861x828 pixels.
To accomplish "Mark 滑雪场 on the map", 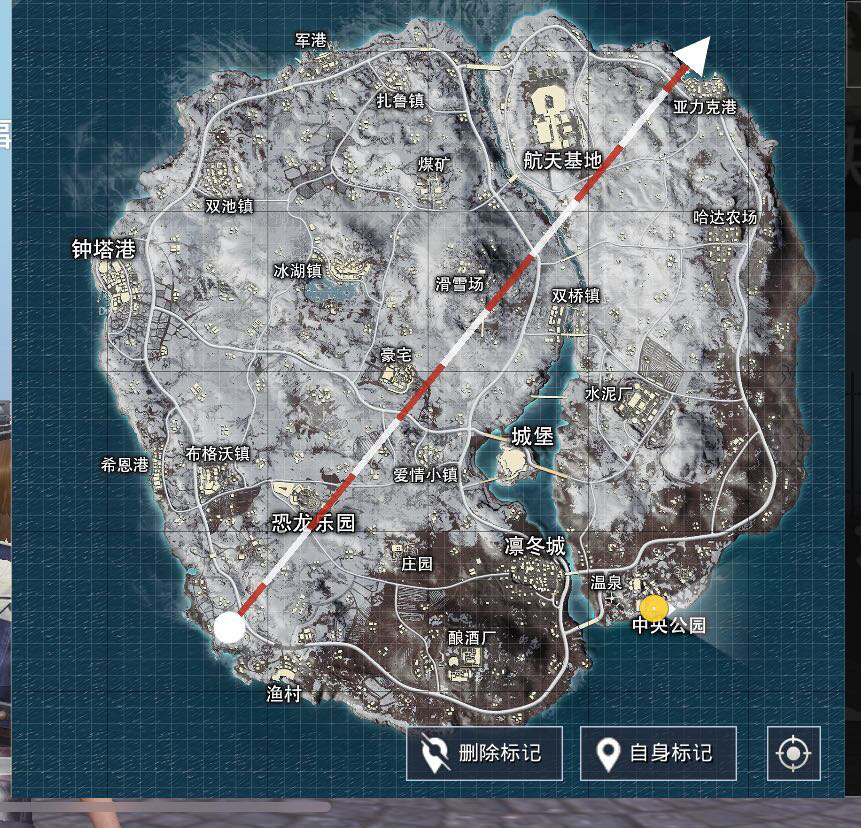I will coord(459,284).
